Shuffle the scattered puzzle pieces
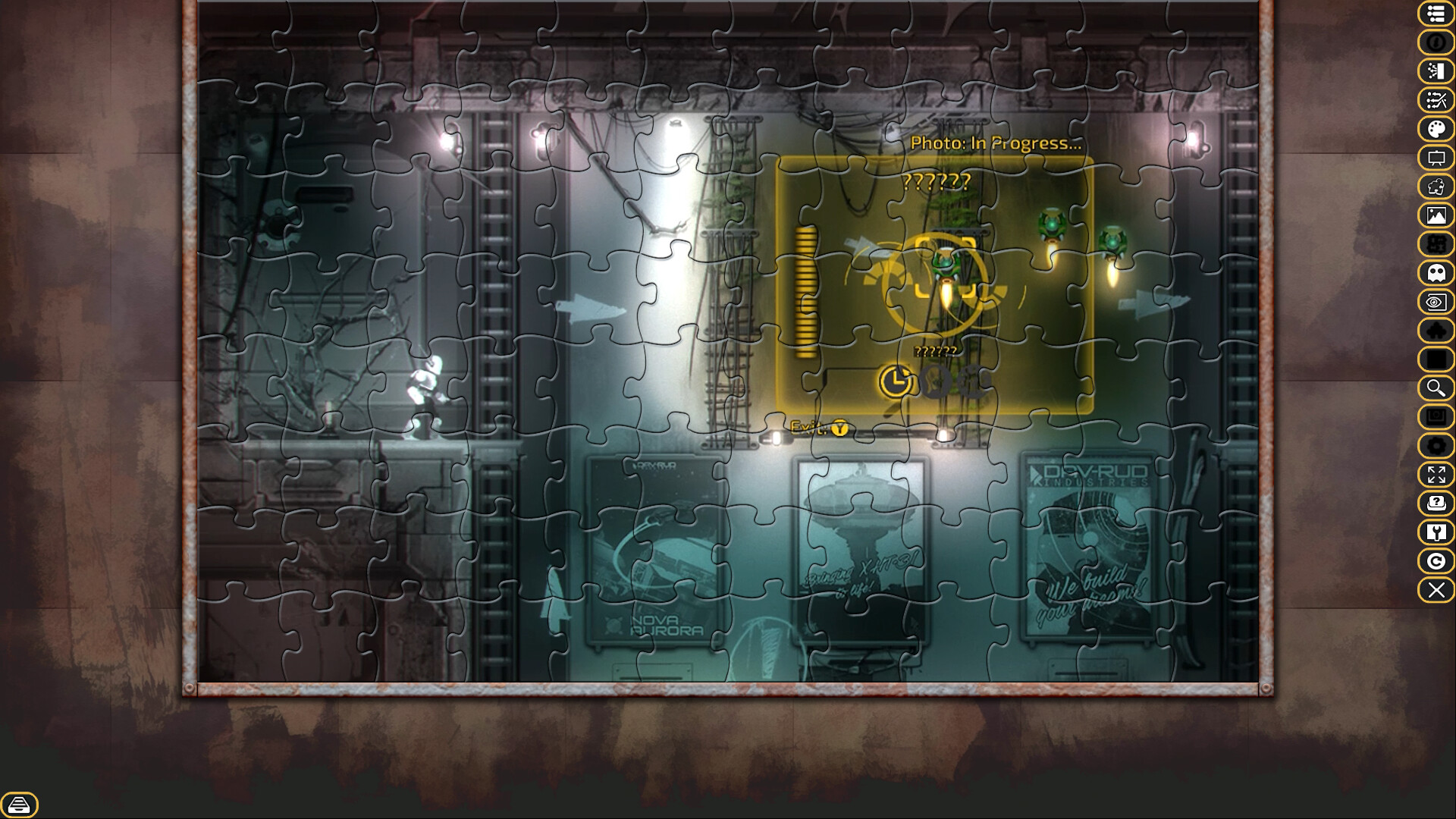 1436,99
